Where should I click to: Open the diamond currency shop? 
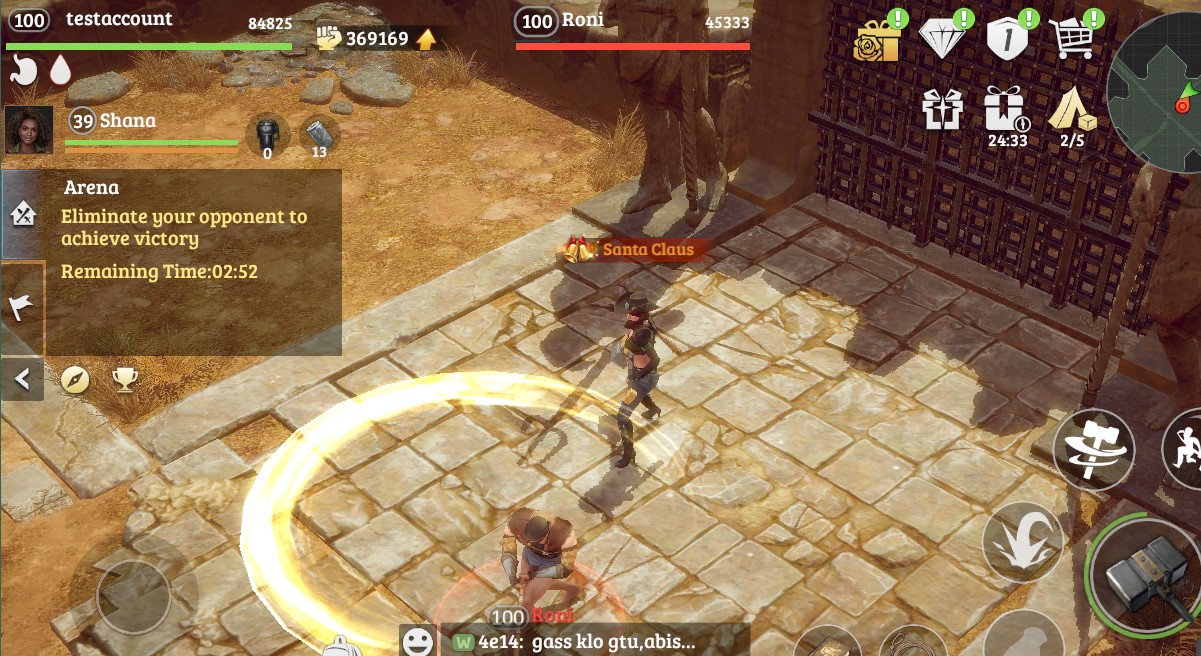coord(943,40)
